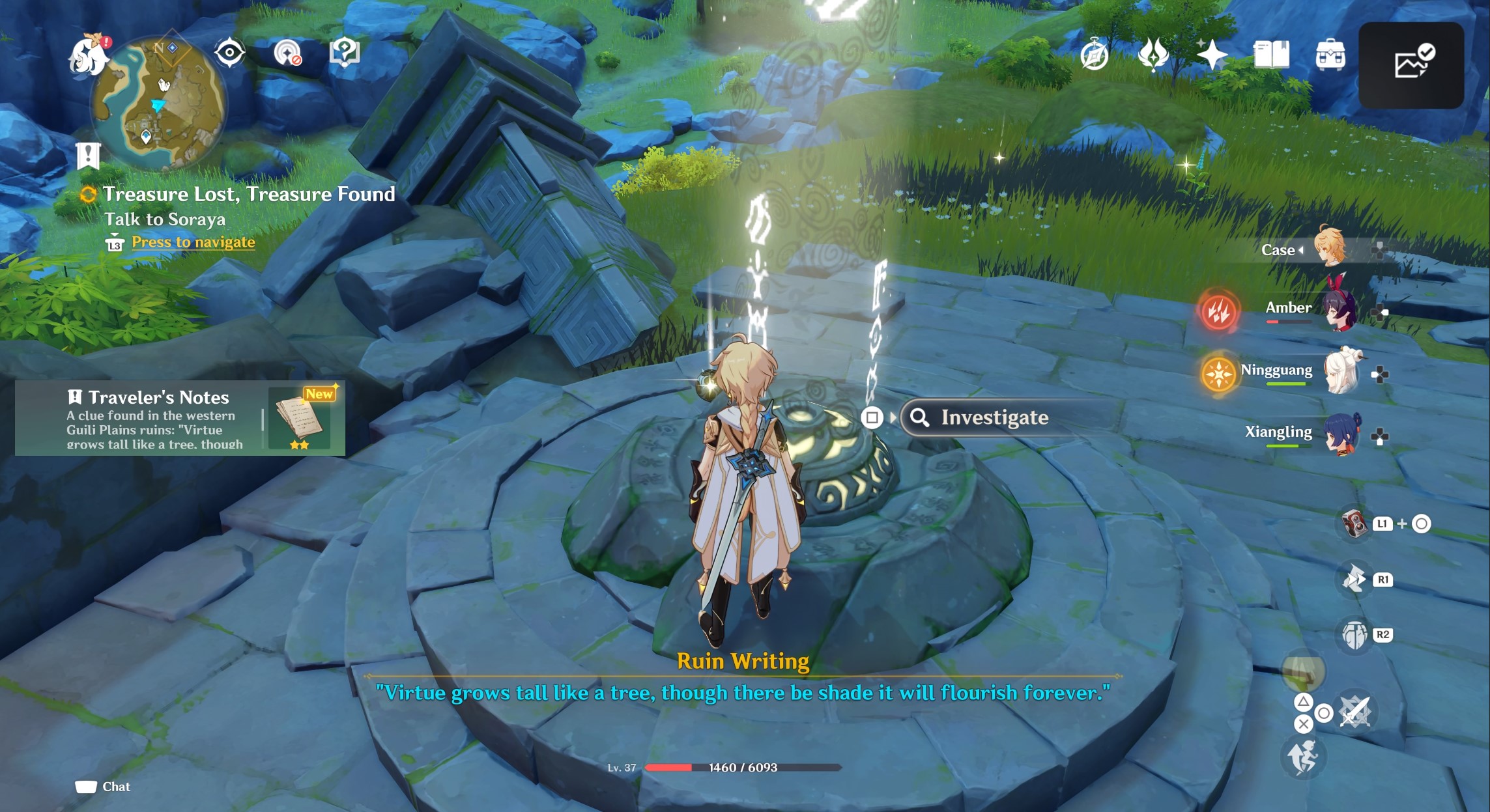The width and height of the screenshot is (1490, 812).
Task: Expand the Case item list arrow
Action: click(1301, 250)
